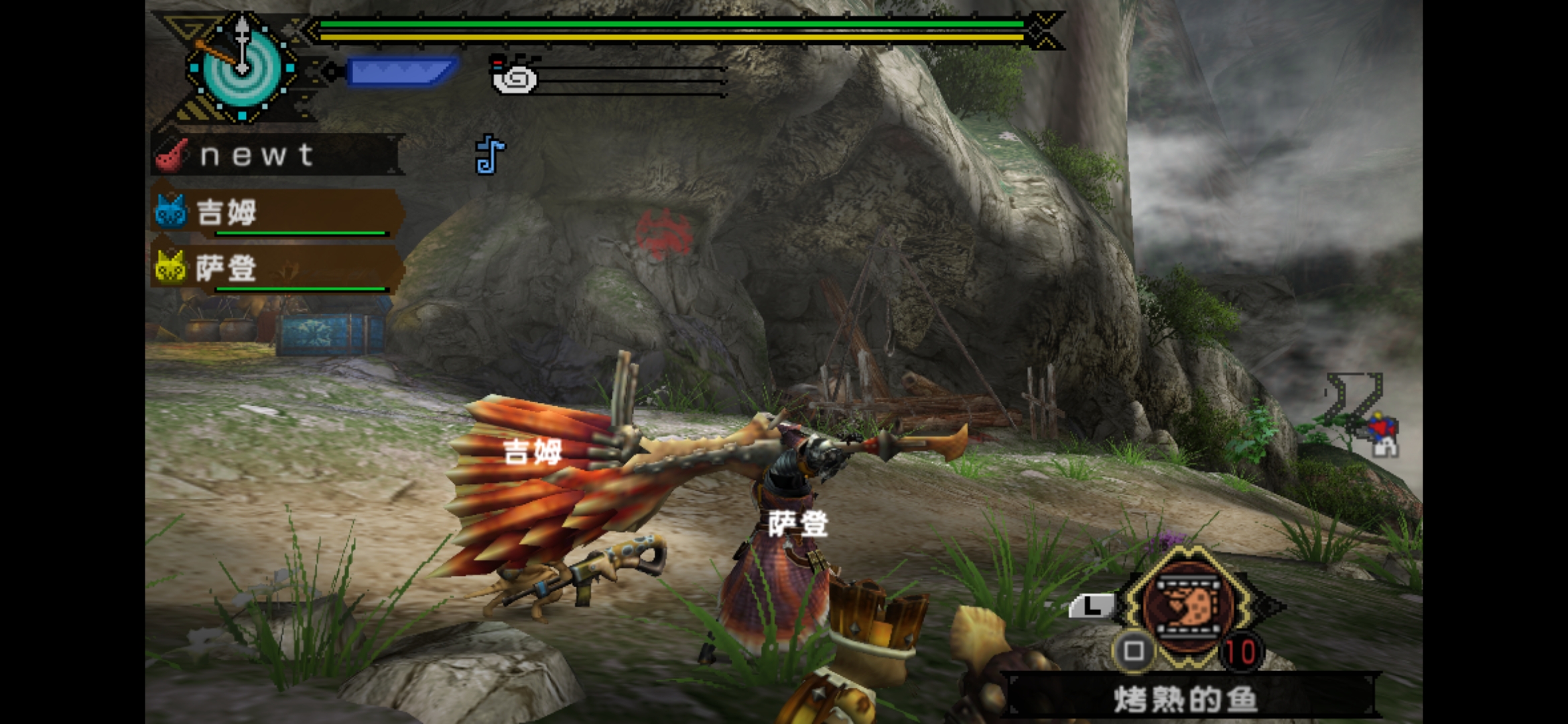Click the blue music note icon

point(490,155)
